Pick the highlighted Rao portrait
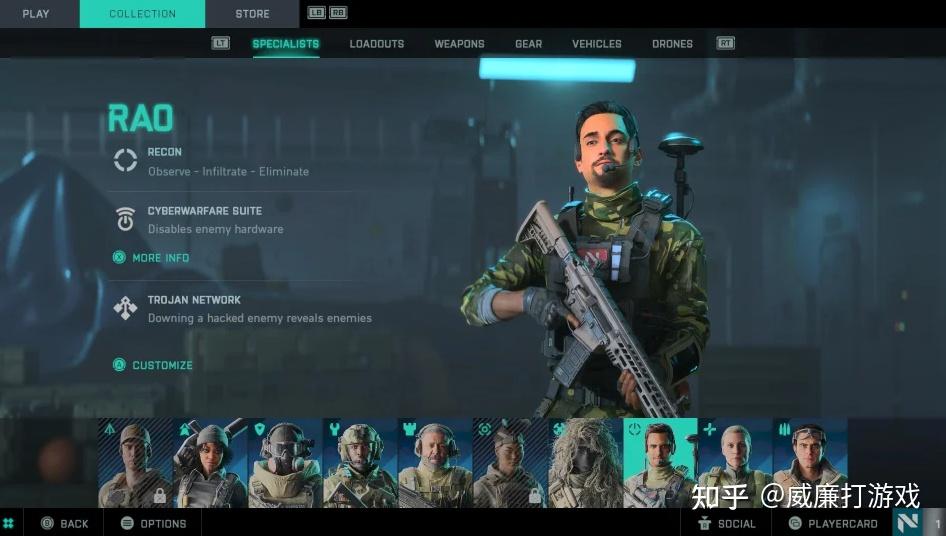Screen dimensions: 946x536 point(660,463)
